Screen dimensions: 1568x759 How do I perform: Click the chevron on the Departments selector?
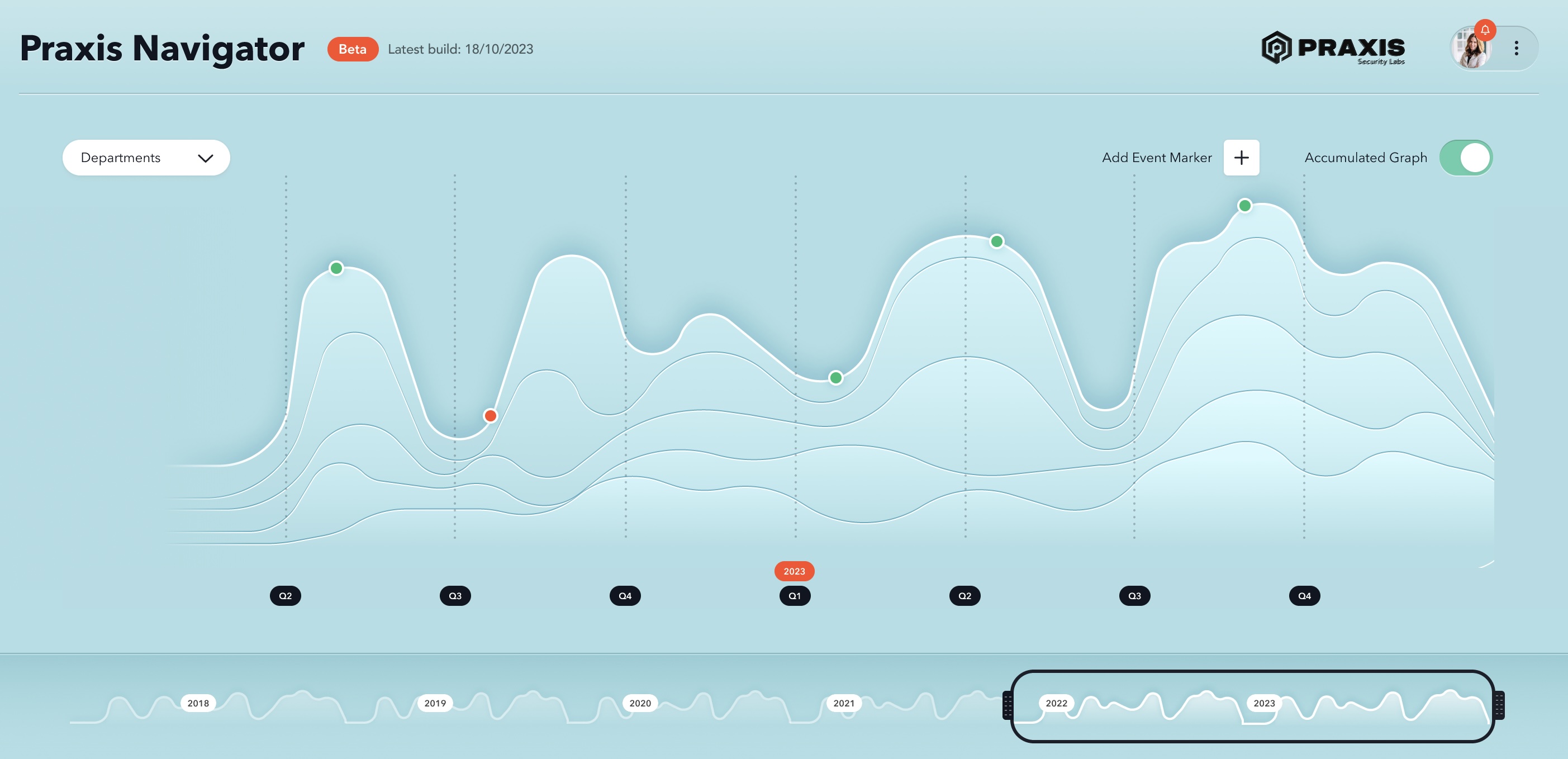(x=205, y=158)
